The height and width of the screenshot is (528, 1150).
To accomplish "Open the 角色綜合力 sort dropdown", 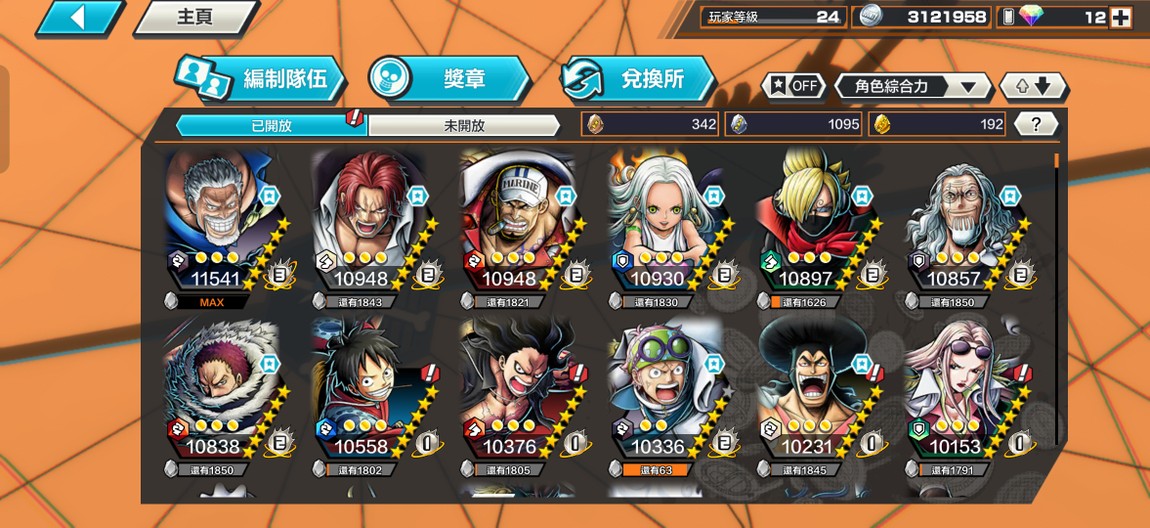I will point(913,86).
